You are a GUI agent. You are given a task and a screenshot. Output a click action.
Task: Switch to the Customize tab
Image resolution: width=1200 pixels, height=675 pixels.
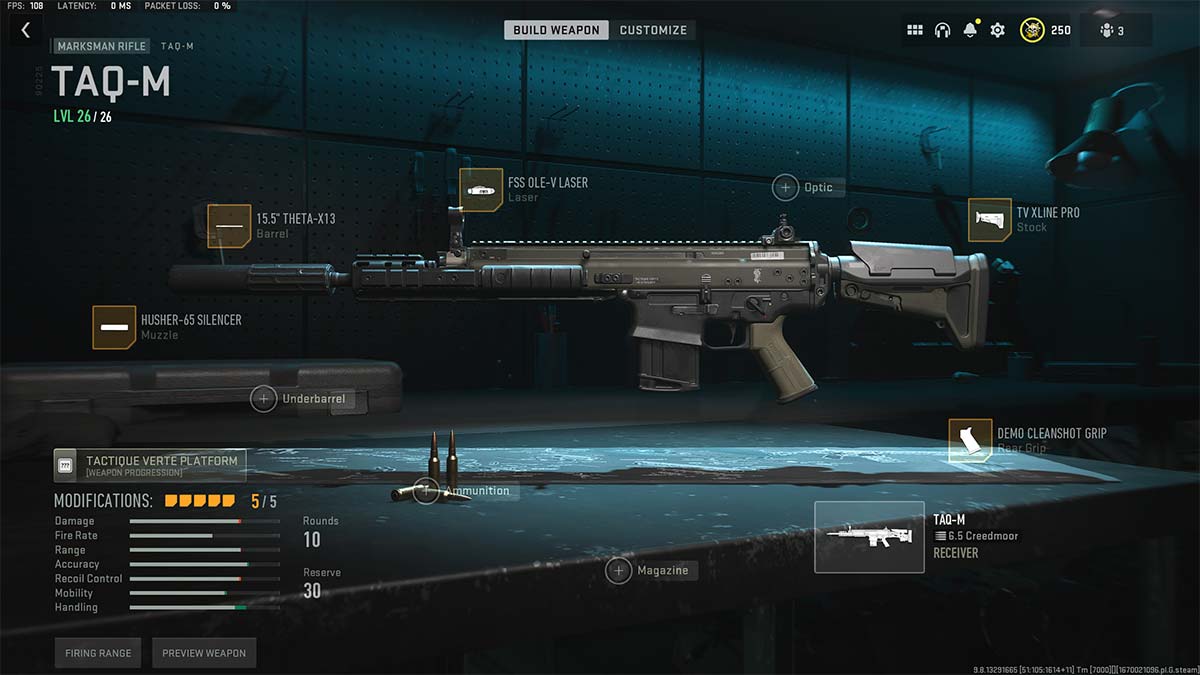tap(653, 30)
